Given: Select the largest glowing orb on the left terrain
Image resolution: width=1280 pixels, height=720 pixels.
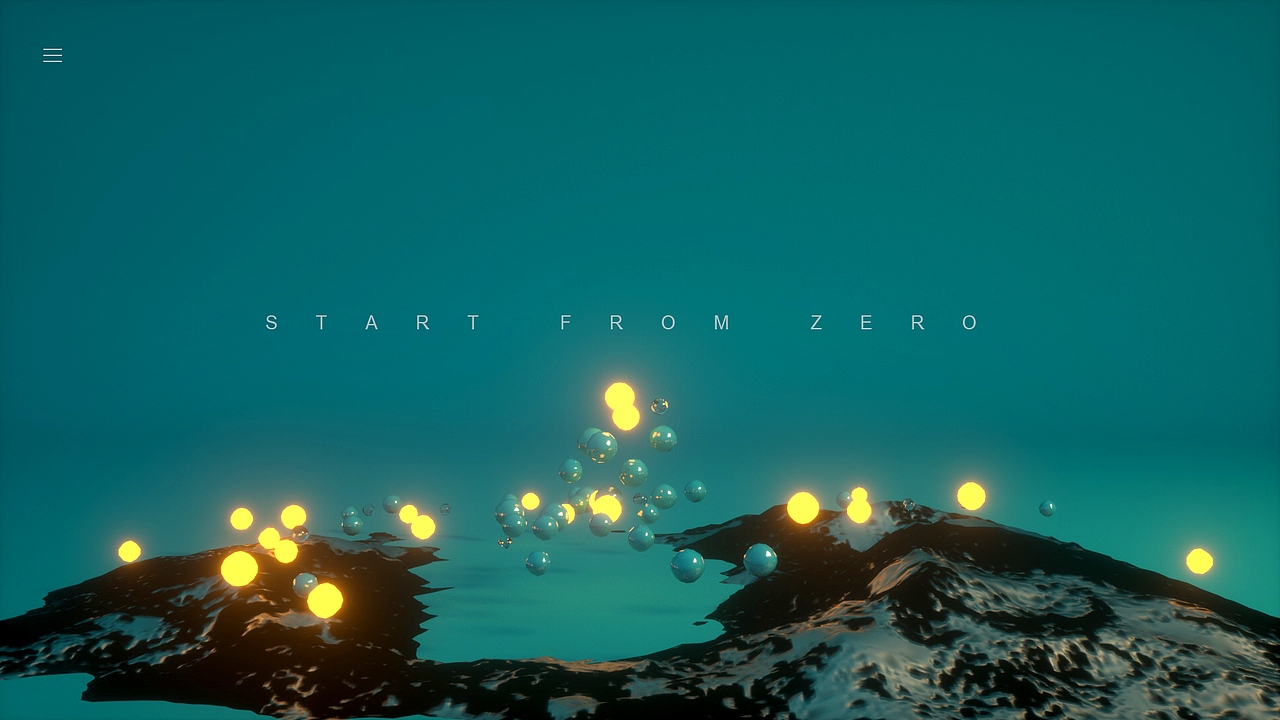Looking at the screenshot, I should point(237,570).
